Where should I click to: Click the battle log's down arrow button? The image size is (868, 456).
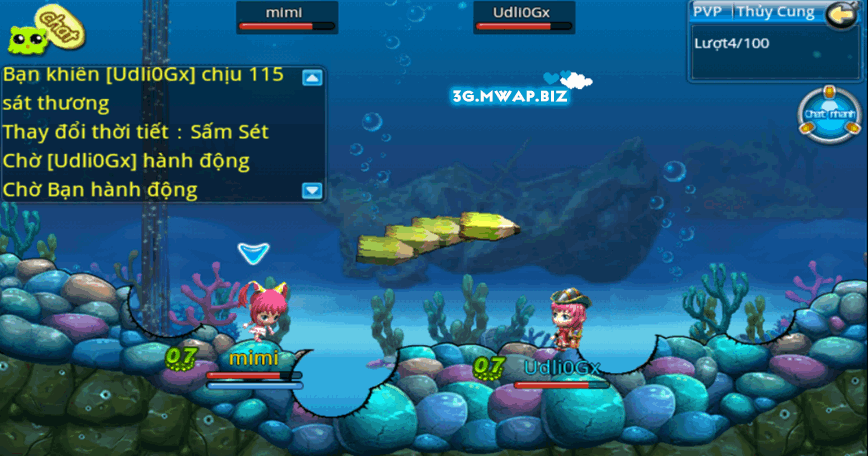[x=313, y=189]
